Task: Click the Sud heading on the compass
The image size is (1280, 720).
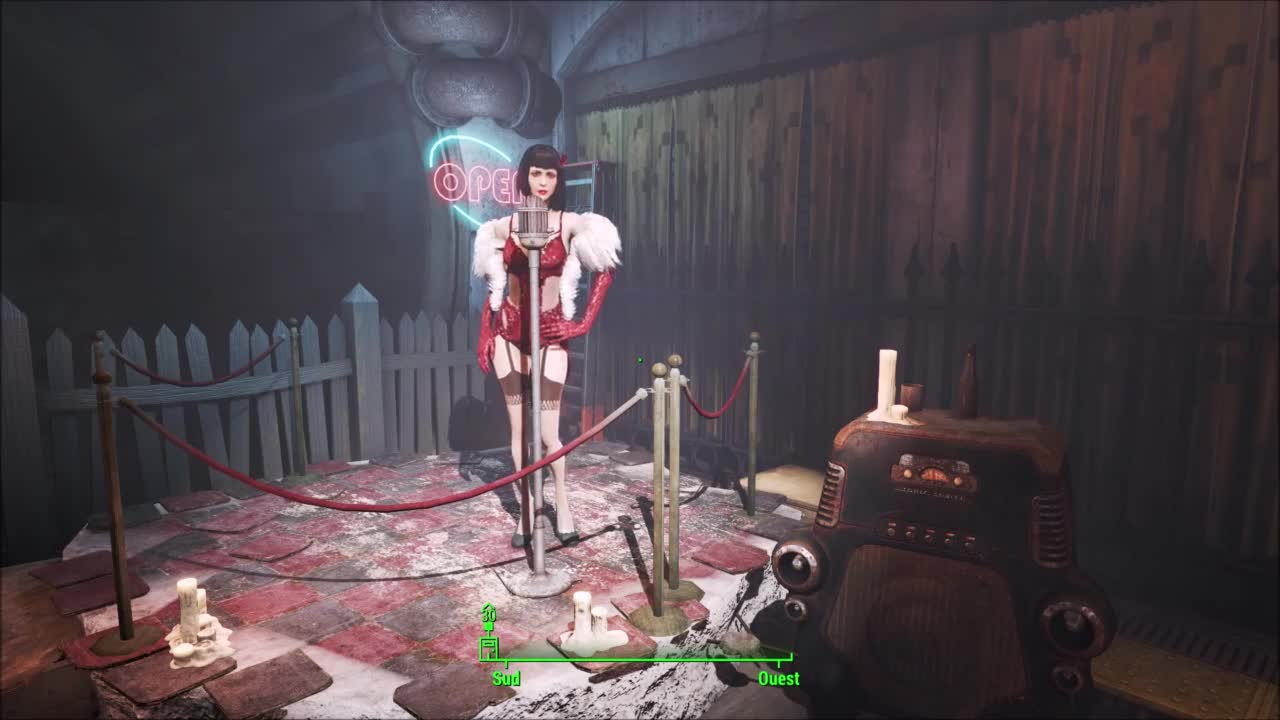Action: point(506,679)
